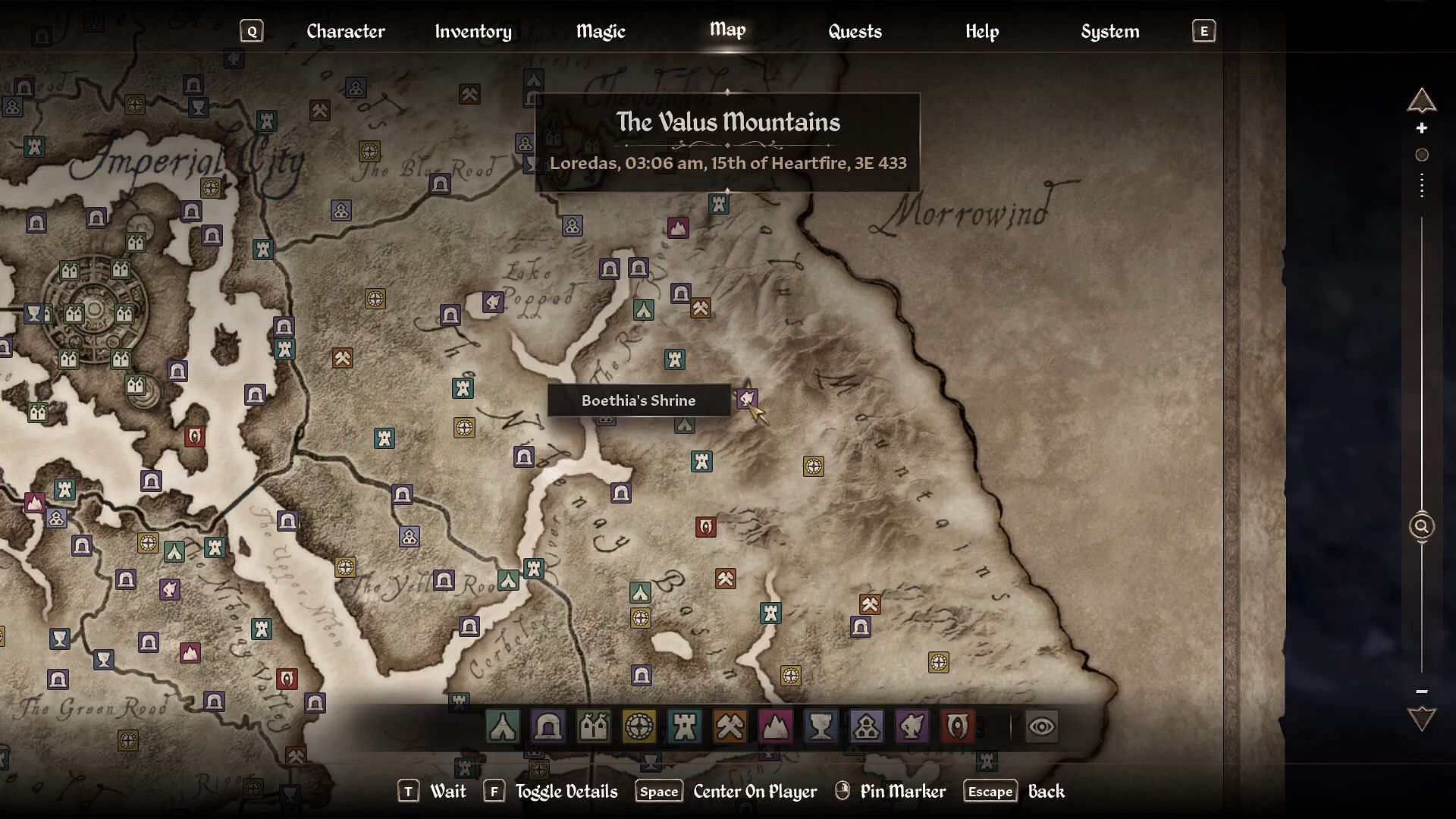The height and width of the screenshot is (819, 1456).
Task: Toggle the Daedric shrine statue filter
Action: point(912,726)
